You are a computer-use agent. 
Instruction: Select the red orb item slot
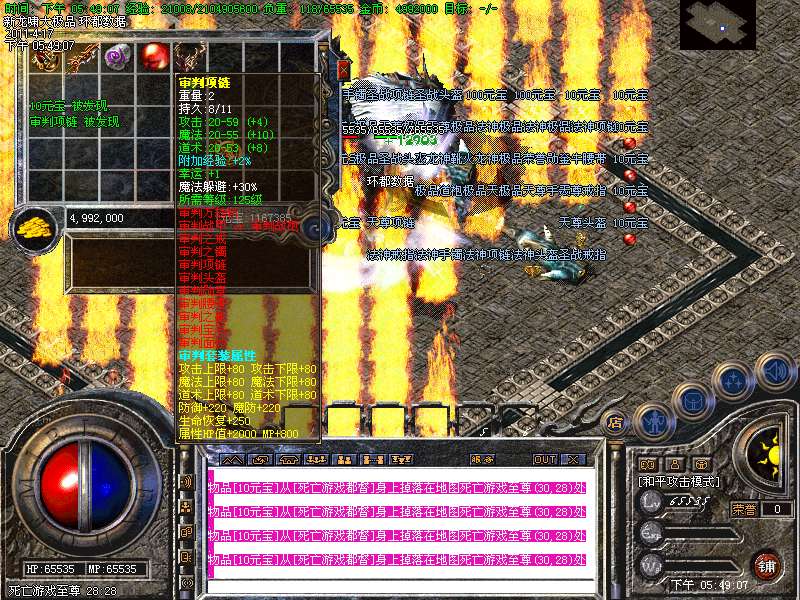click(x=153, y=56)
